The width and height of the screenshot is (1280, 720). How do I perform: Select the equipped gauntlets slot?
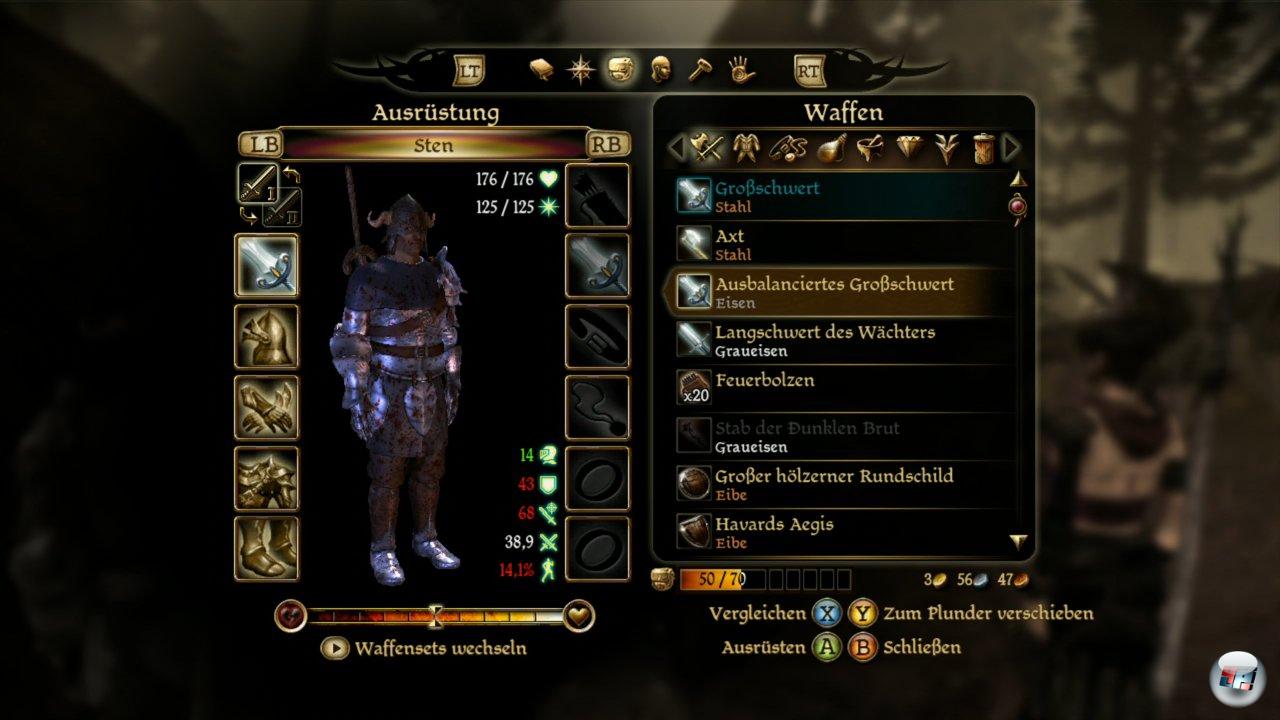(x=266, y=407)
